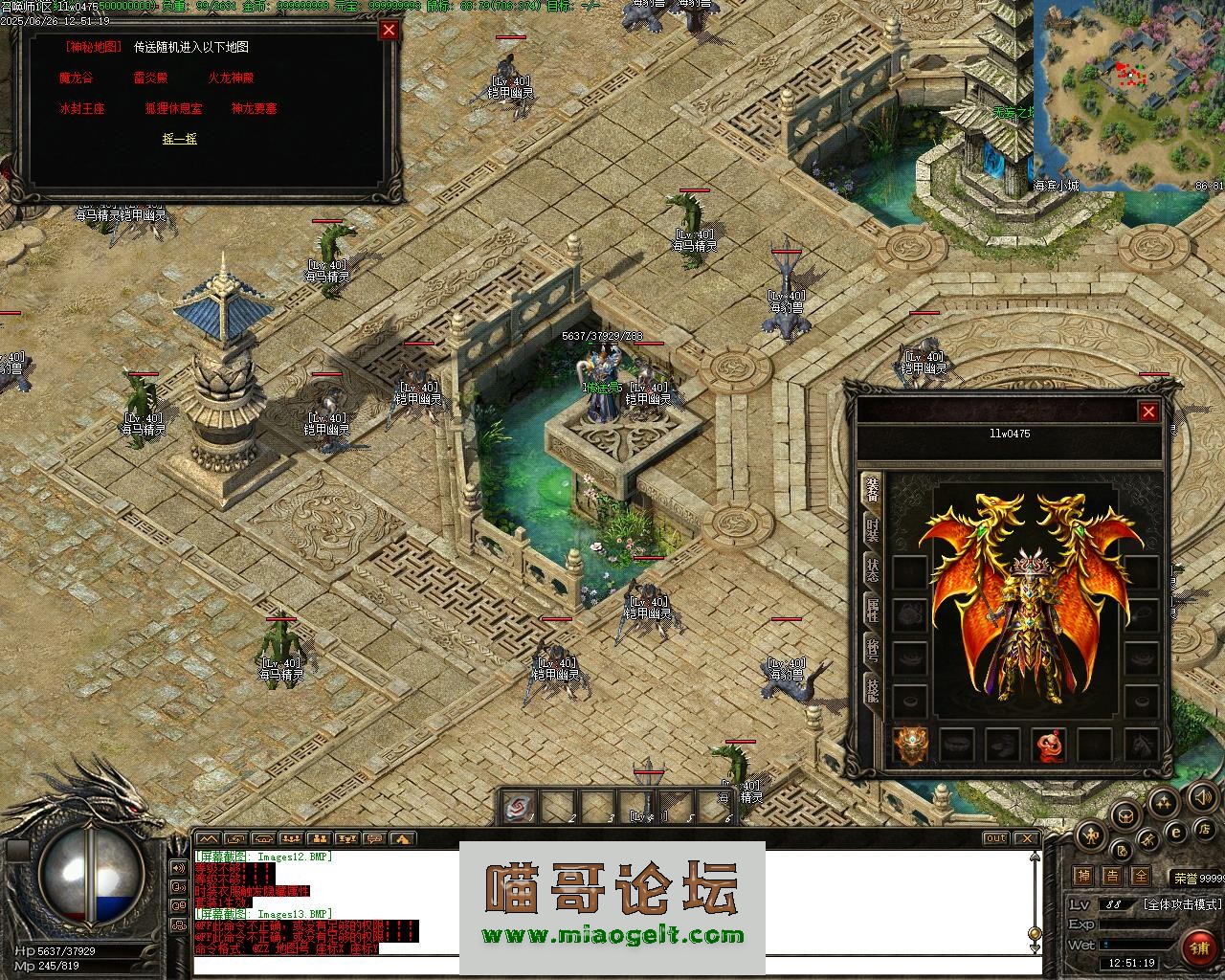Open the red 铺 shop button
This screenshot has width=1225, height=980.
point(1198,947)
